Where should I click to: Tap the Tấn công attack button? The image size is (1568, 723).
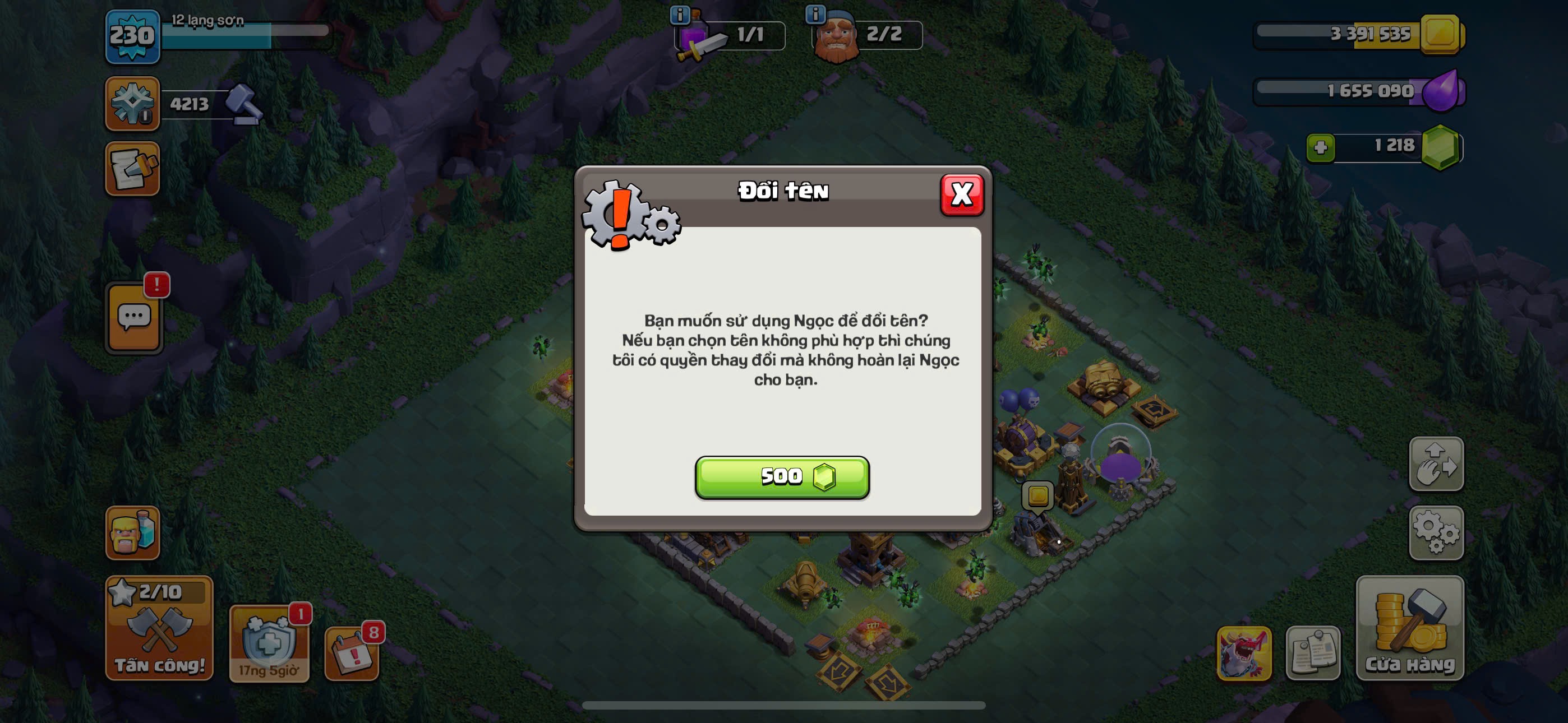159,628
